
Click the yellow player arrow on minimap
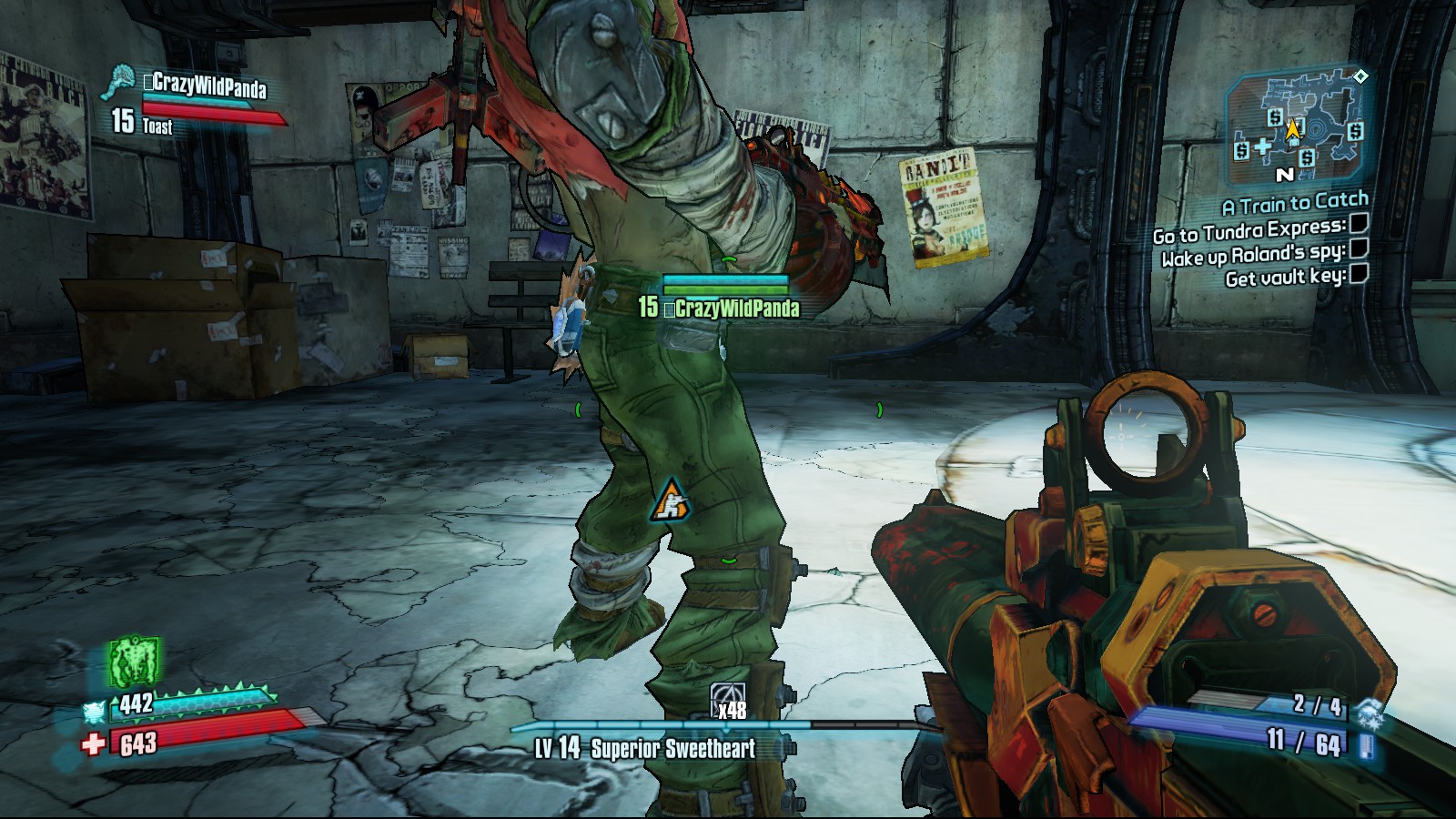pos(1293,130)
